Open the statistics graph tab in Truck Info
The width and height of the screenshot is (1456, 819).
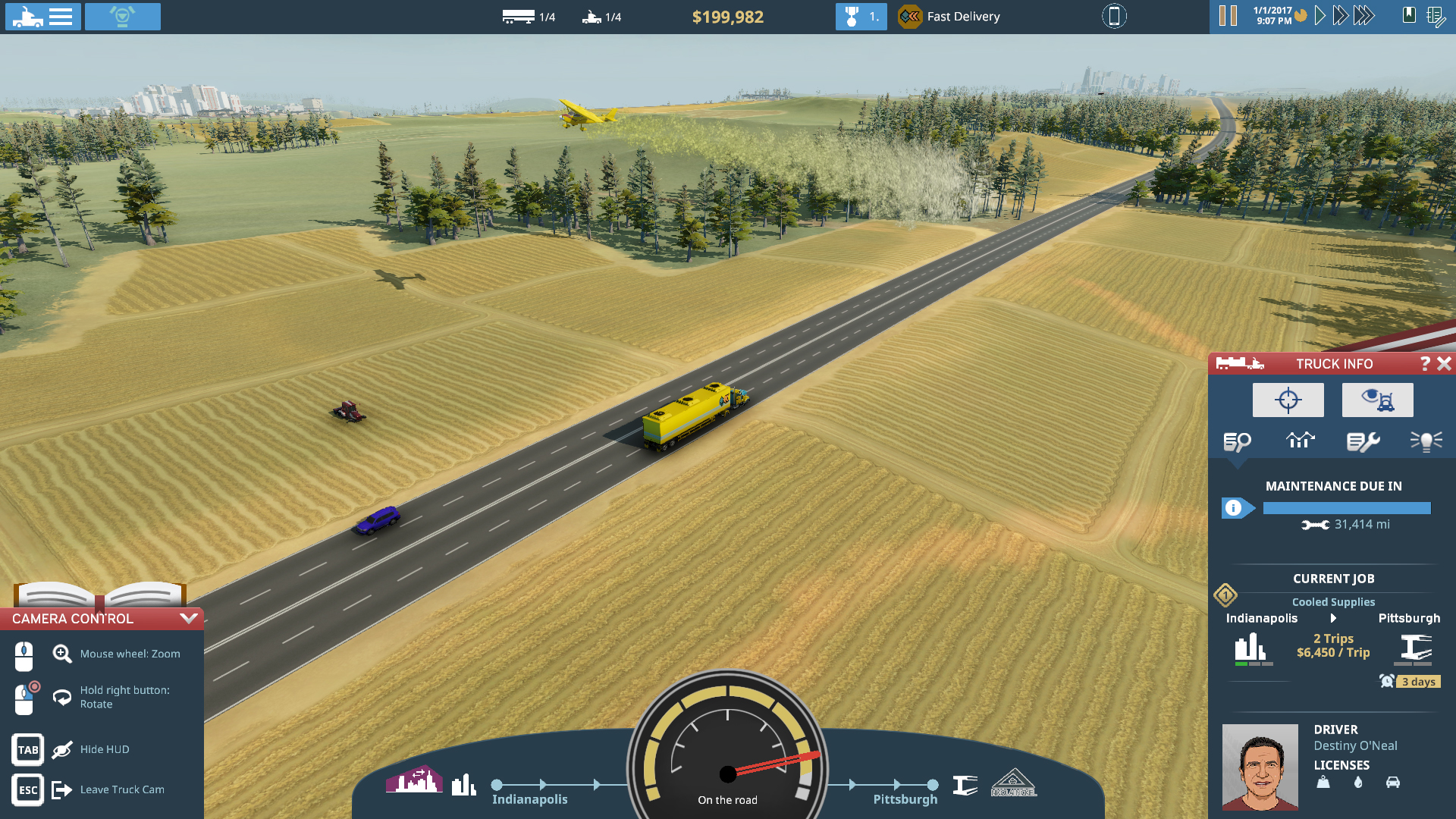coord(1301,440)
